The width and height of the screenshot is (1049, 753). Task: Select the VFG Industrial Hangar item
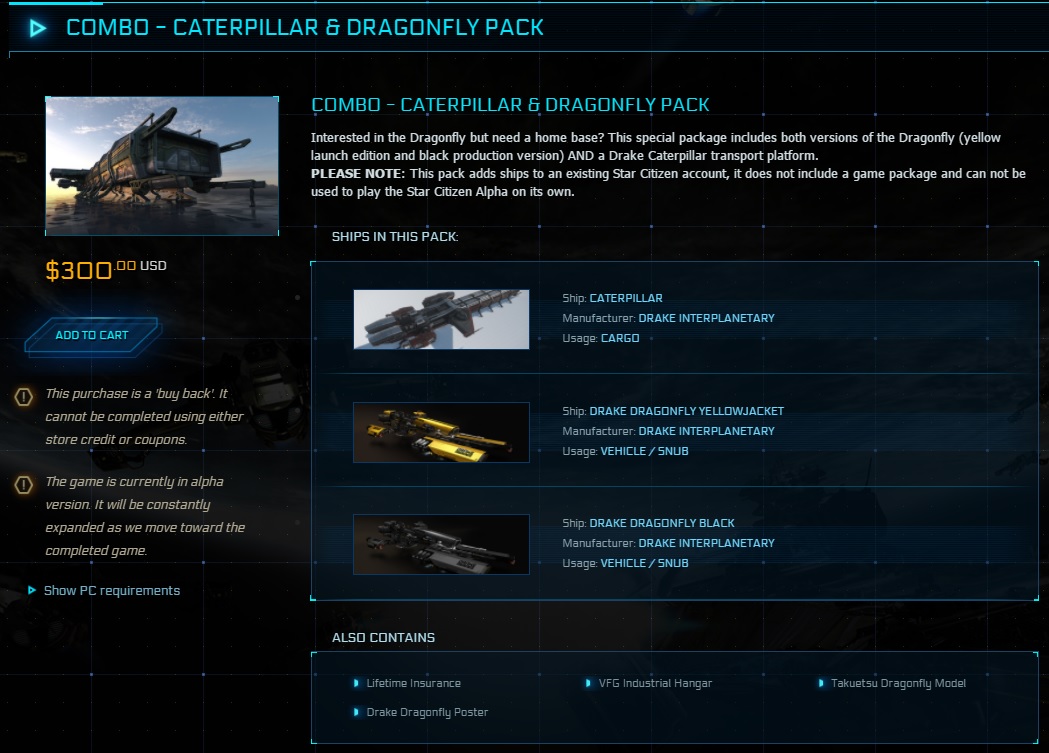click(655, 683)
